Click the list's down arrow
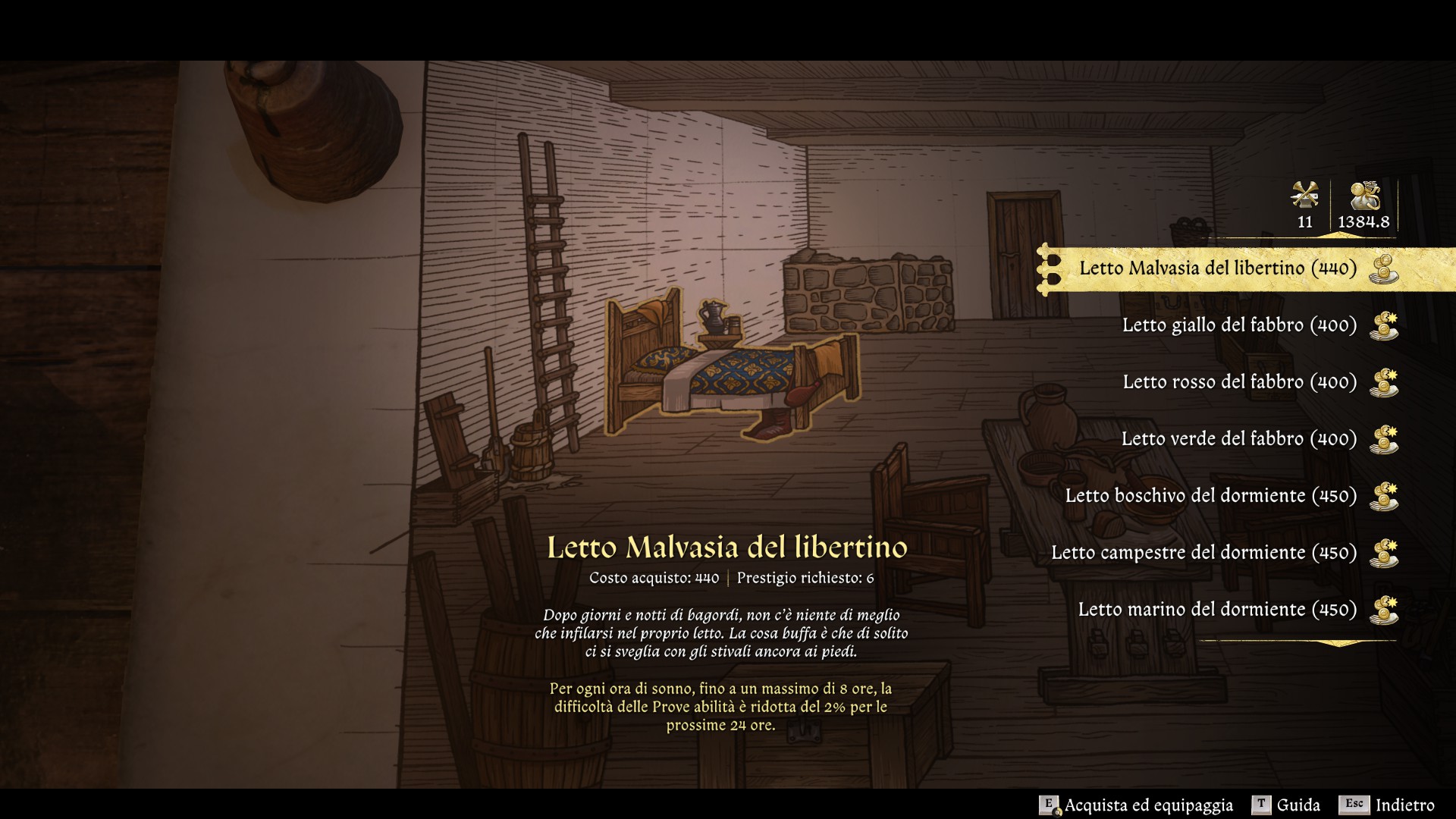The height and width of the screenshot is (819, 1456). click(x=1338, y=644)
